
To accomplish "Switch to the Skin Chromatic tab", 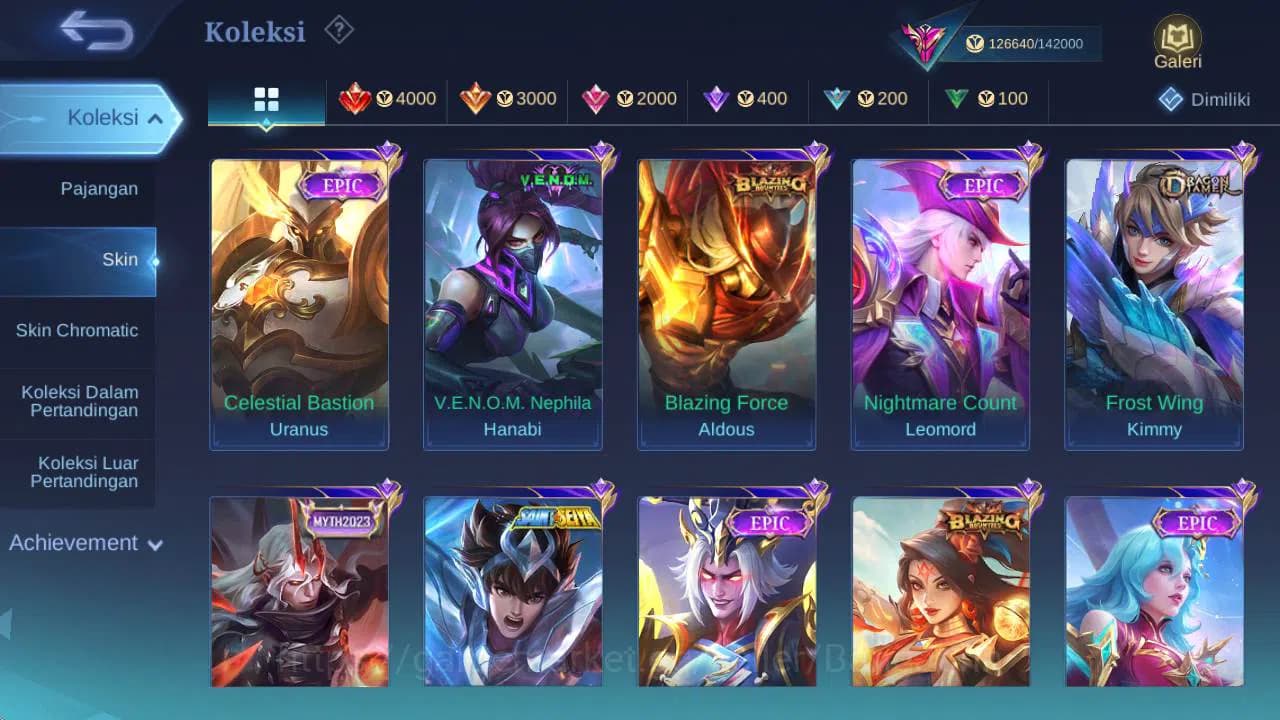I will [x=78, y=330].
